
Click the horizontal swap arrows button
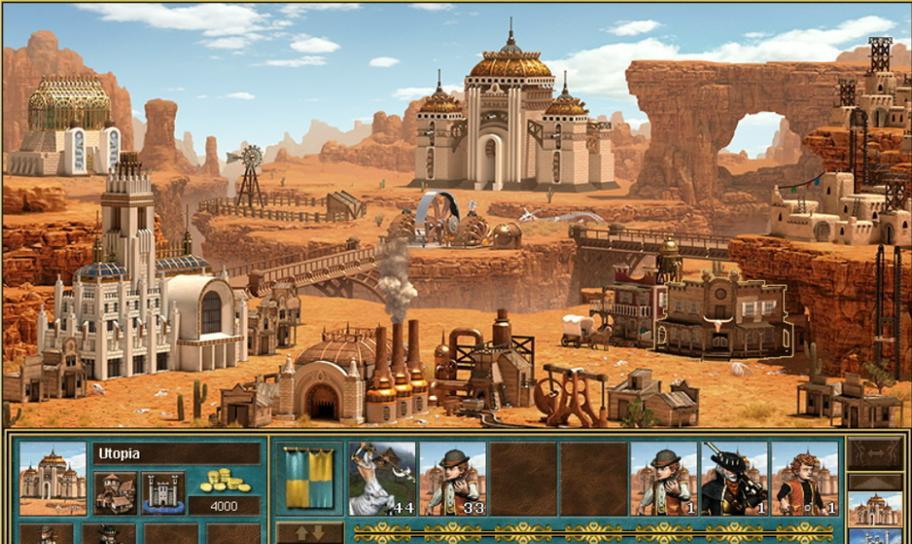875,454
